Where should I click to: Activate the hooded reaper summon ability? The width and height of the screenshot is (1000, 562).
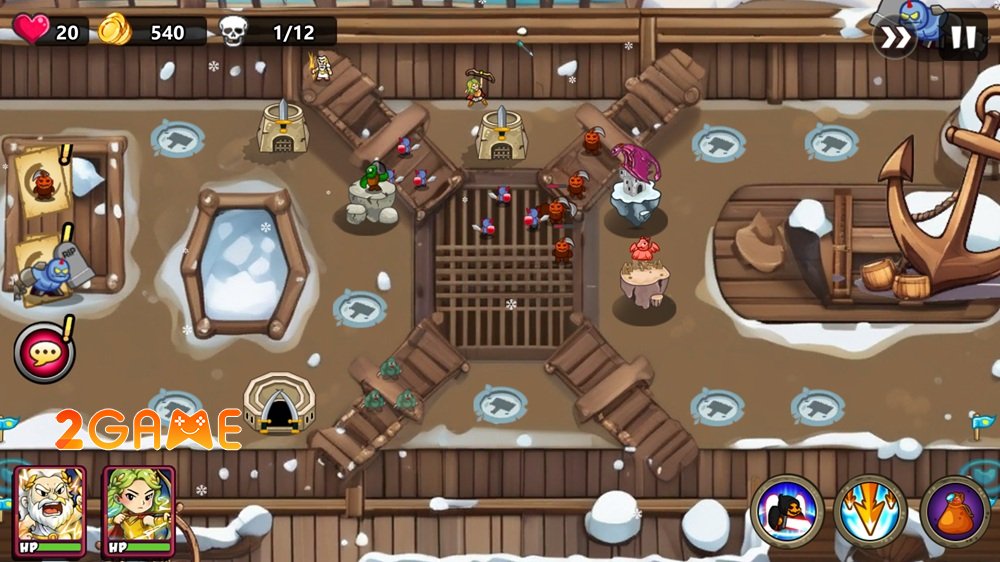tap(787, 511)
